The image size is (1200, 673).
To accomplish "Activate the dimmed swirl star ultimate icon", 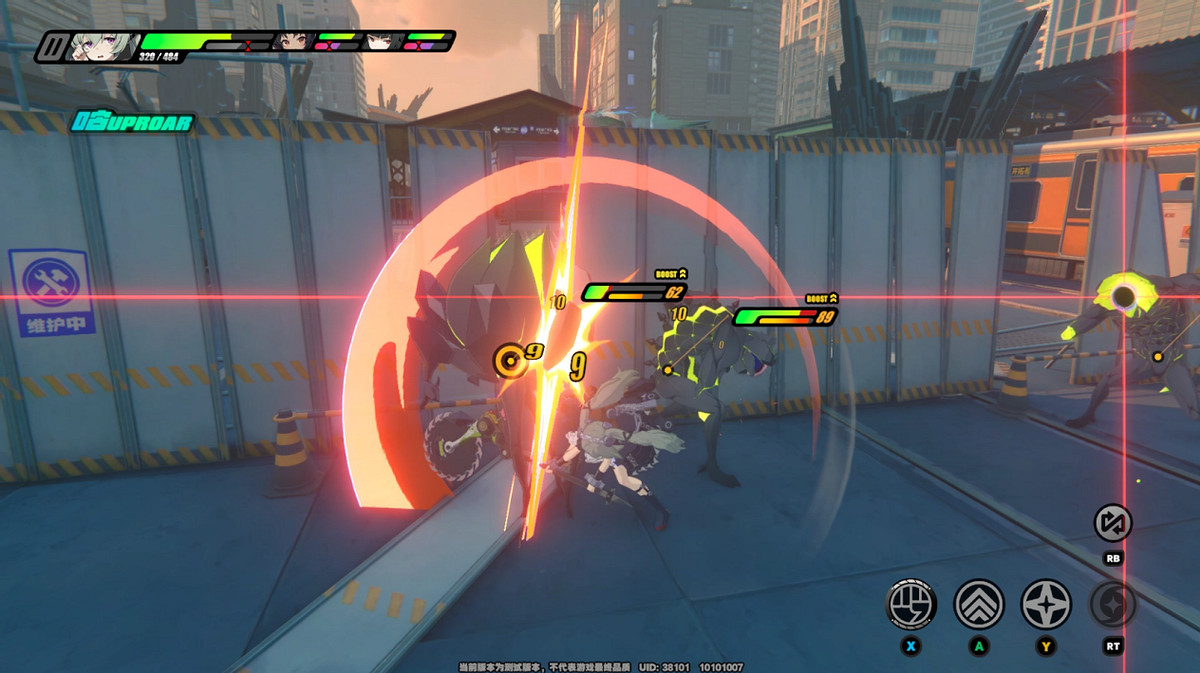I will point(1112,604).
